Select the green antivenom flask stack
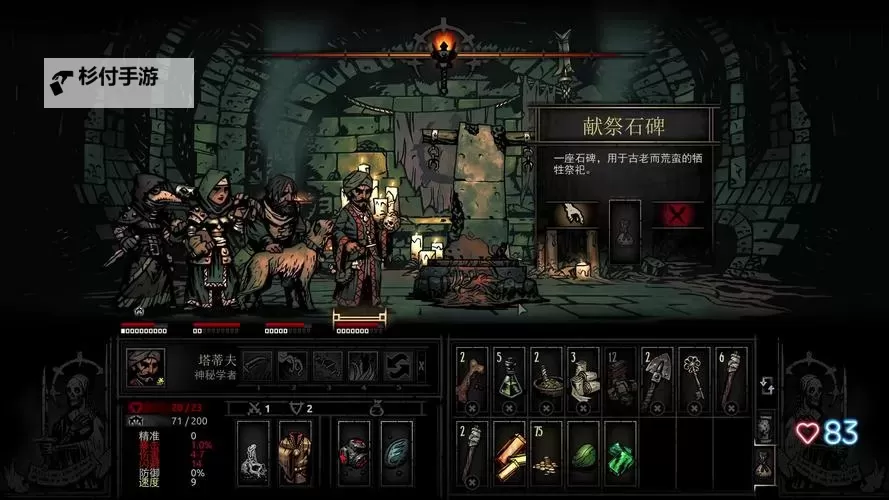 point(508,380)
